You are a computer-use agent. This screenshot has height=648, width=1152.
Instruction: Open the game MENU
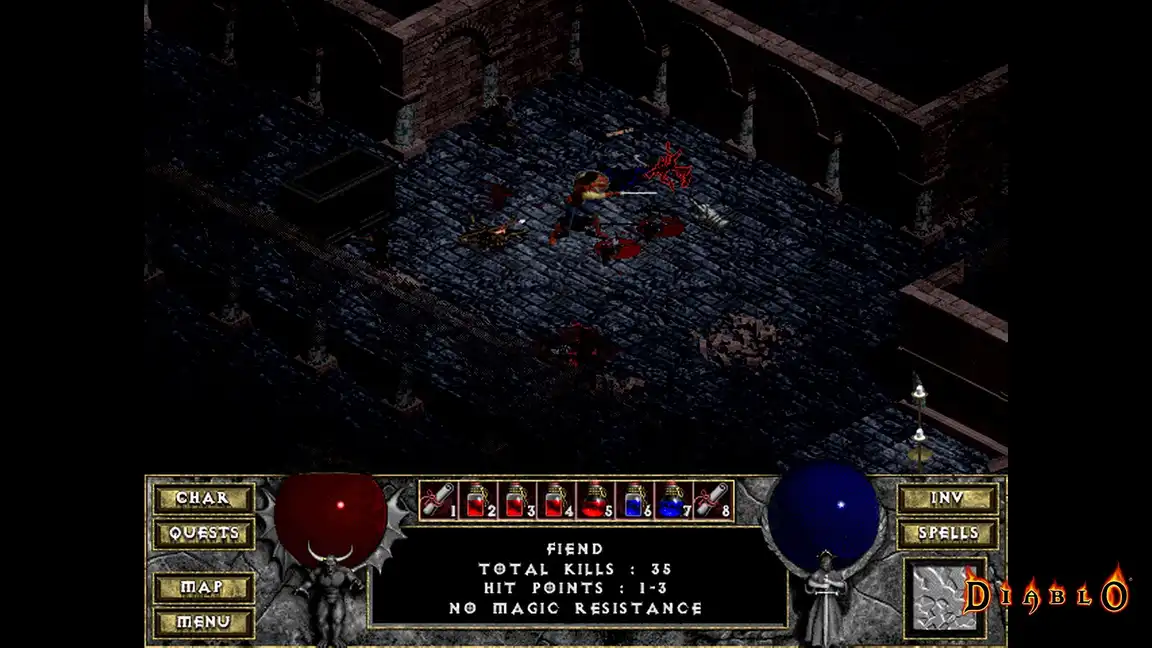point(202,622)
